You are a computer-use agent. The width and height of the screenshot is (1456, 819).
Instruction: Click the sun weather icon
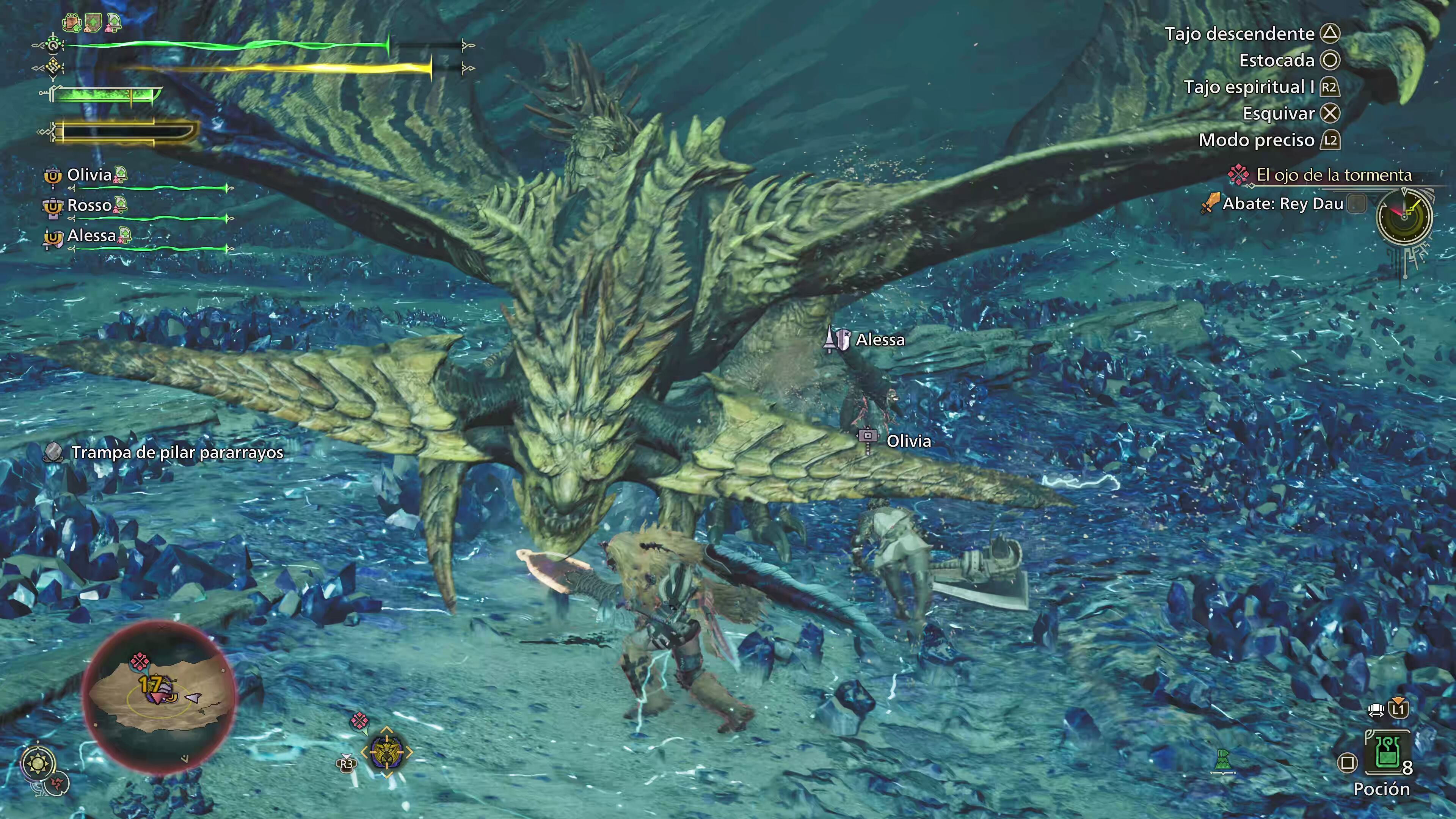coord(38,764)
